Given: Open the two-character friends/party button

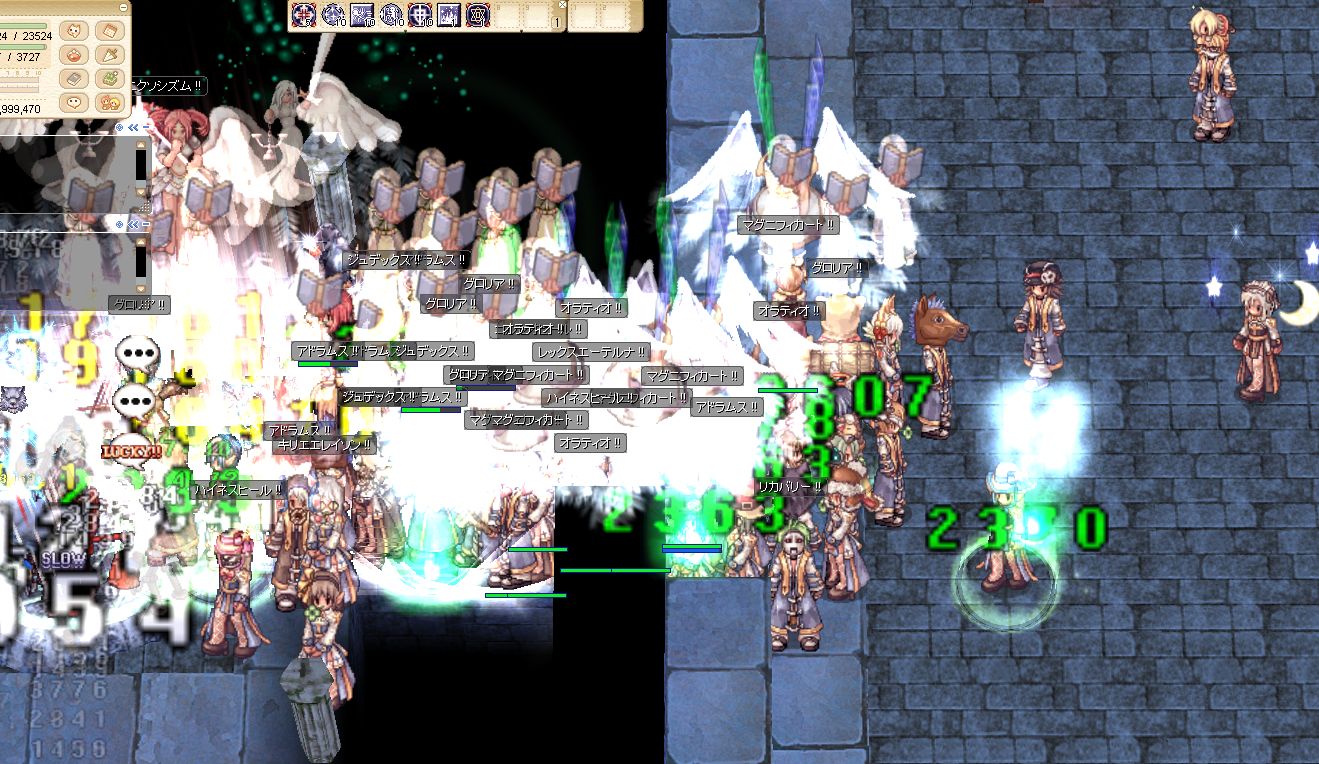Looking at the screenshot, I should 108,102.
